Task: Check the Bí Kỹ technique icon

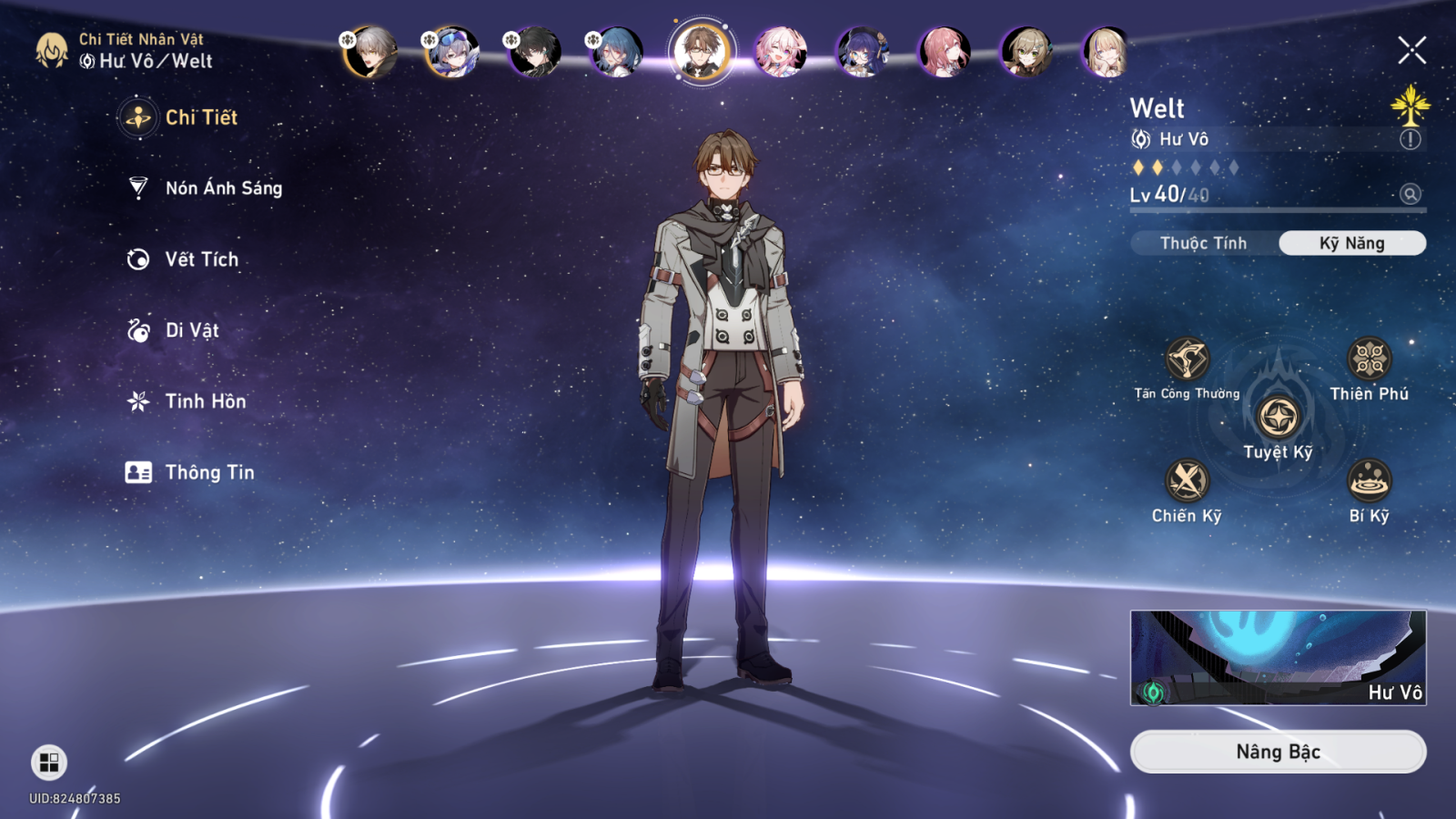Action: coord(1369,480)
